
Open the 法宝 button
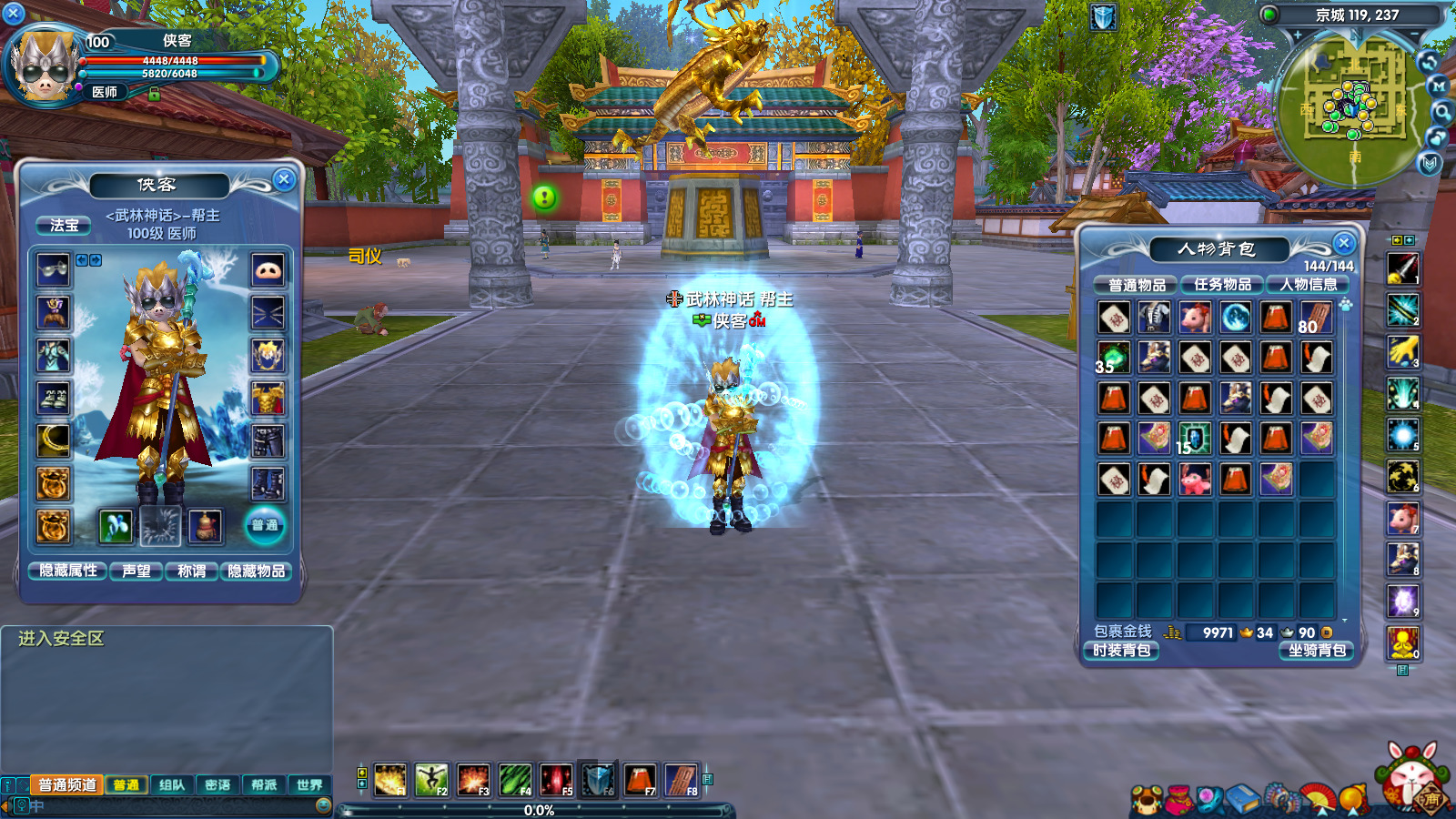point(64,225)
